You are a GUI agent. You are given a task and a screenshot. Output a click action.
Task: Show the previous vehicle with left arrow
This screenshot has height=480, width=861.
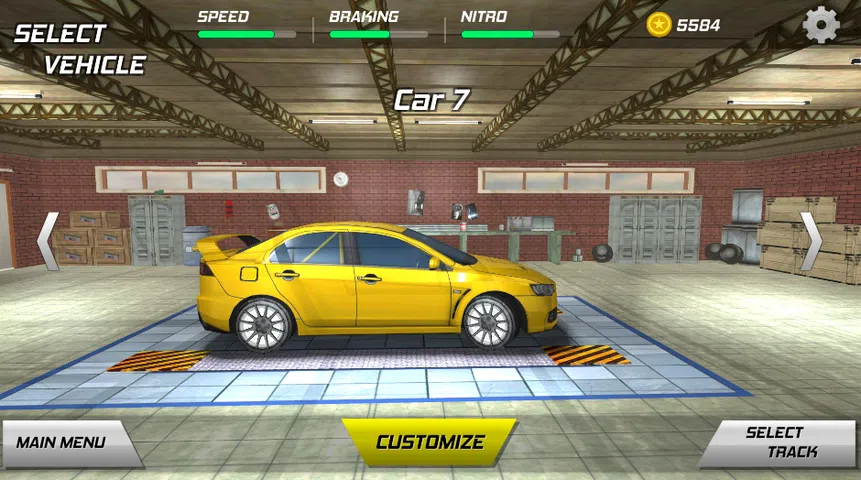47,240
